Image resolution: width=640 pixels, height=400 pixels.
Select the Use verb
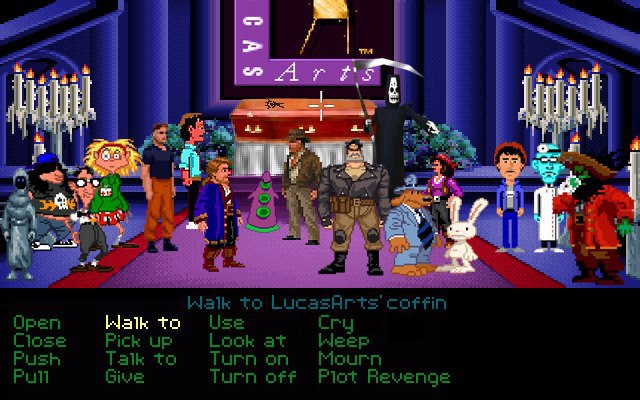tap(227, 323)
